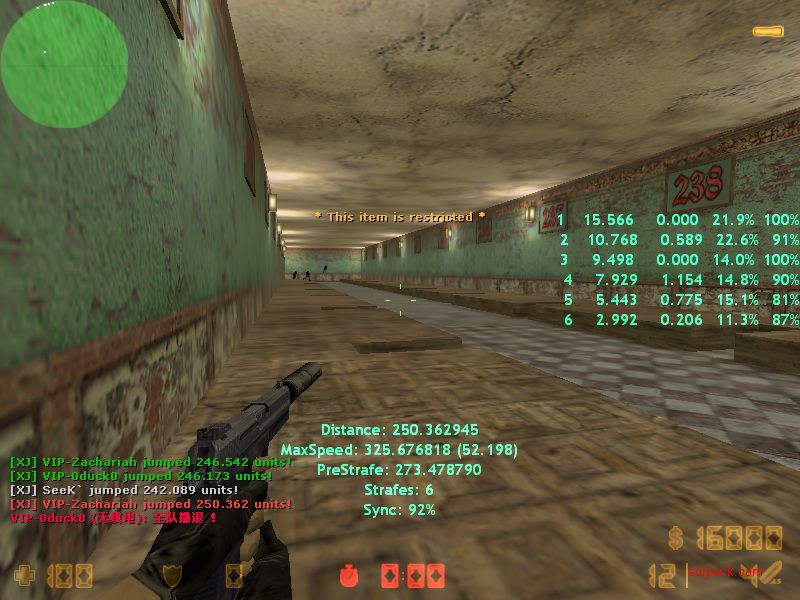Click the round timer stopwatch icon
This screenshot has width=800, height=600.
click(348, 576)
